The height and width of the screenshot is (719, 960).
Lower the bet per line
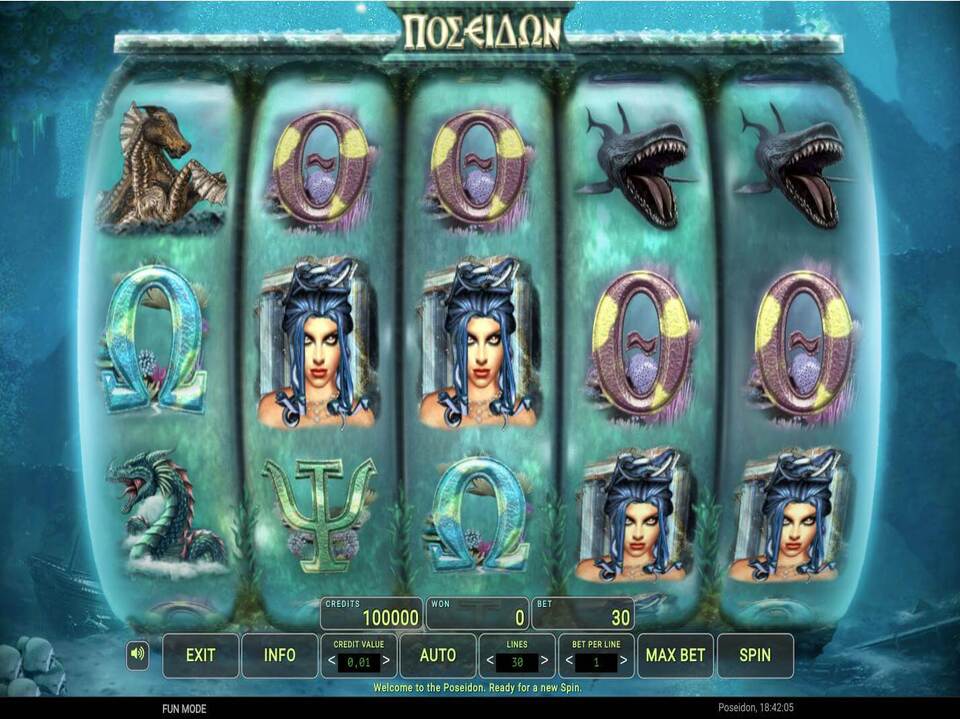pyautogui.click(x=569, y=661)
